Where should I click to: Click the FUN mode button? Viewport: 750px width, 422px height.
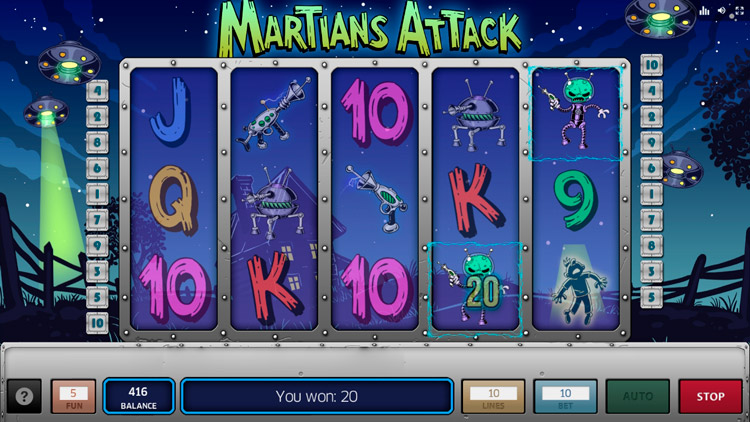(73, 396)
